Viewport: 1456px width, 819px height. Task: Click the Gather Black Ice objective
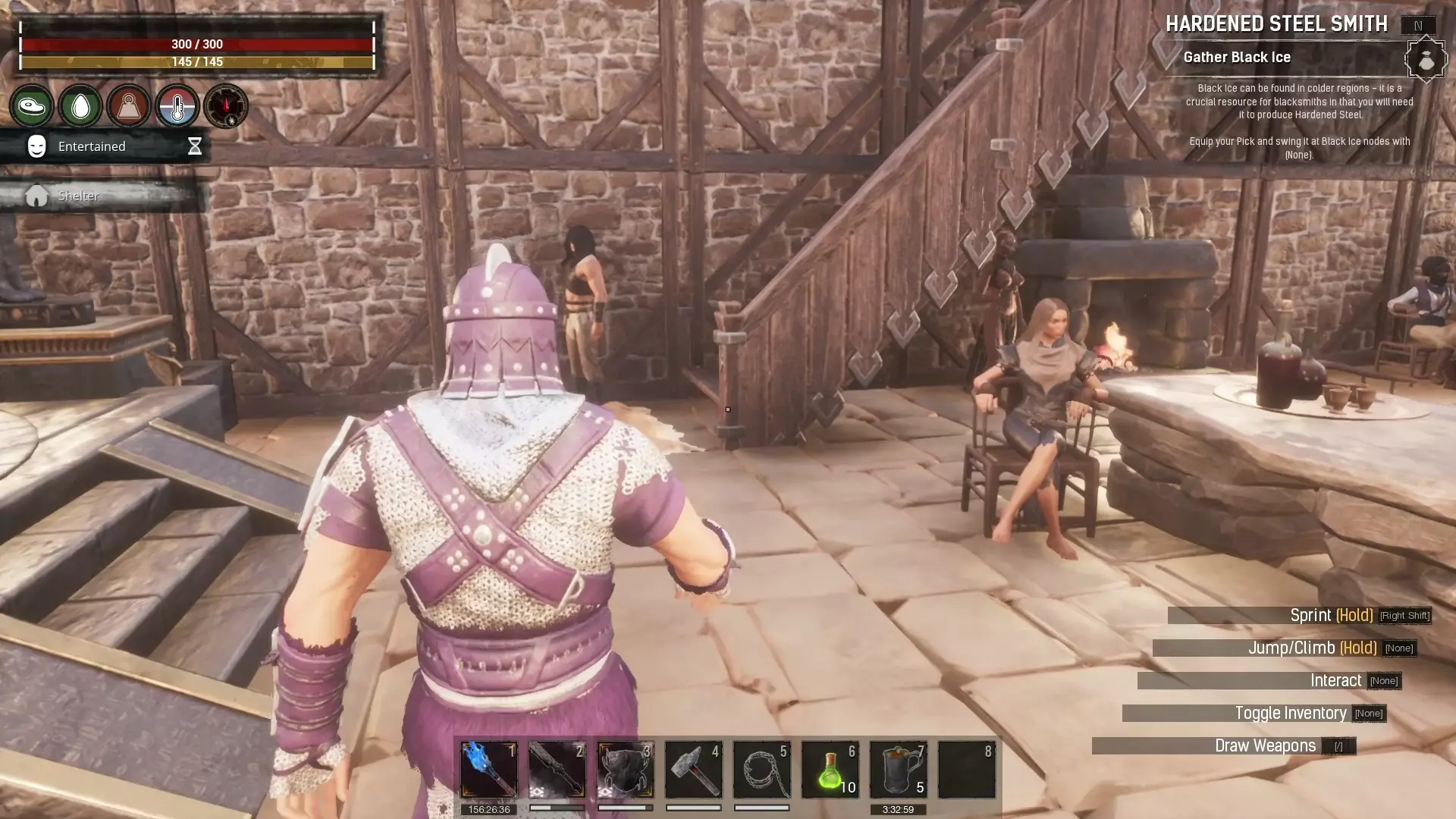(1237, 58)
